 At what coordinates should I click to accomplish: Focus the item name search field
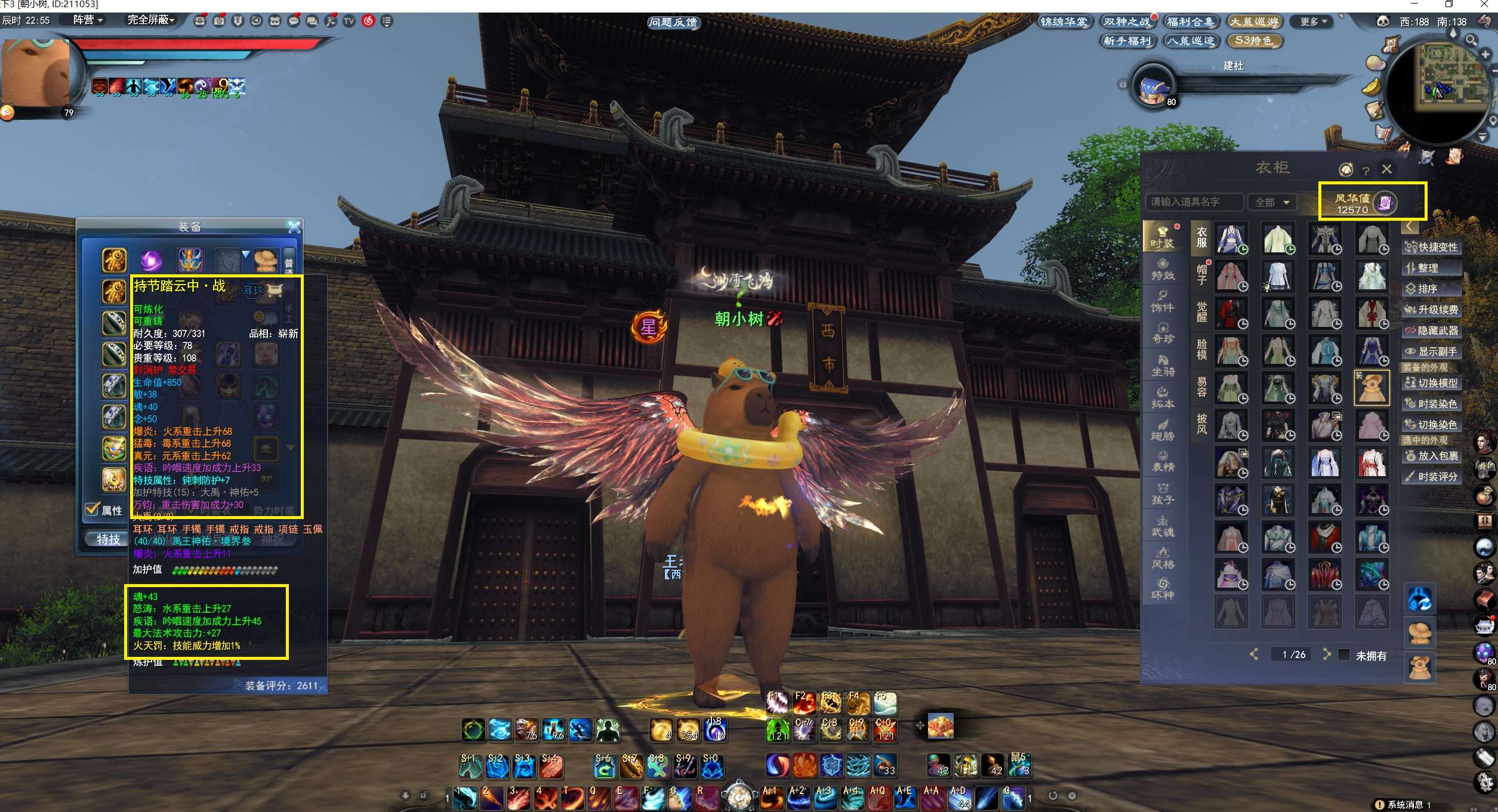tap(1194, 202)
